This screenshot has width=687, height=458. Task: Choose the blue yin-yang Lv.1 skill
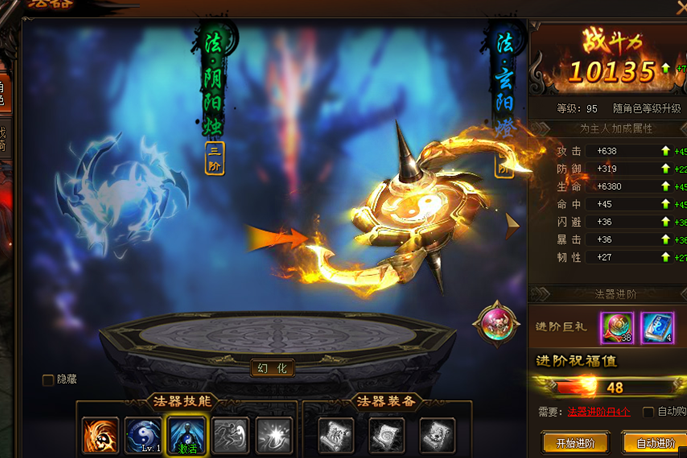coord(143,435)
